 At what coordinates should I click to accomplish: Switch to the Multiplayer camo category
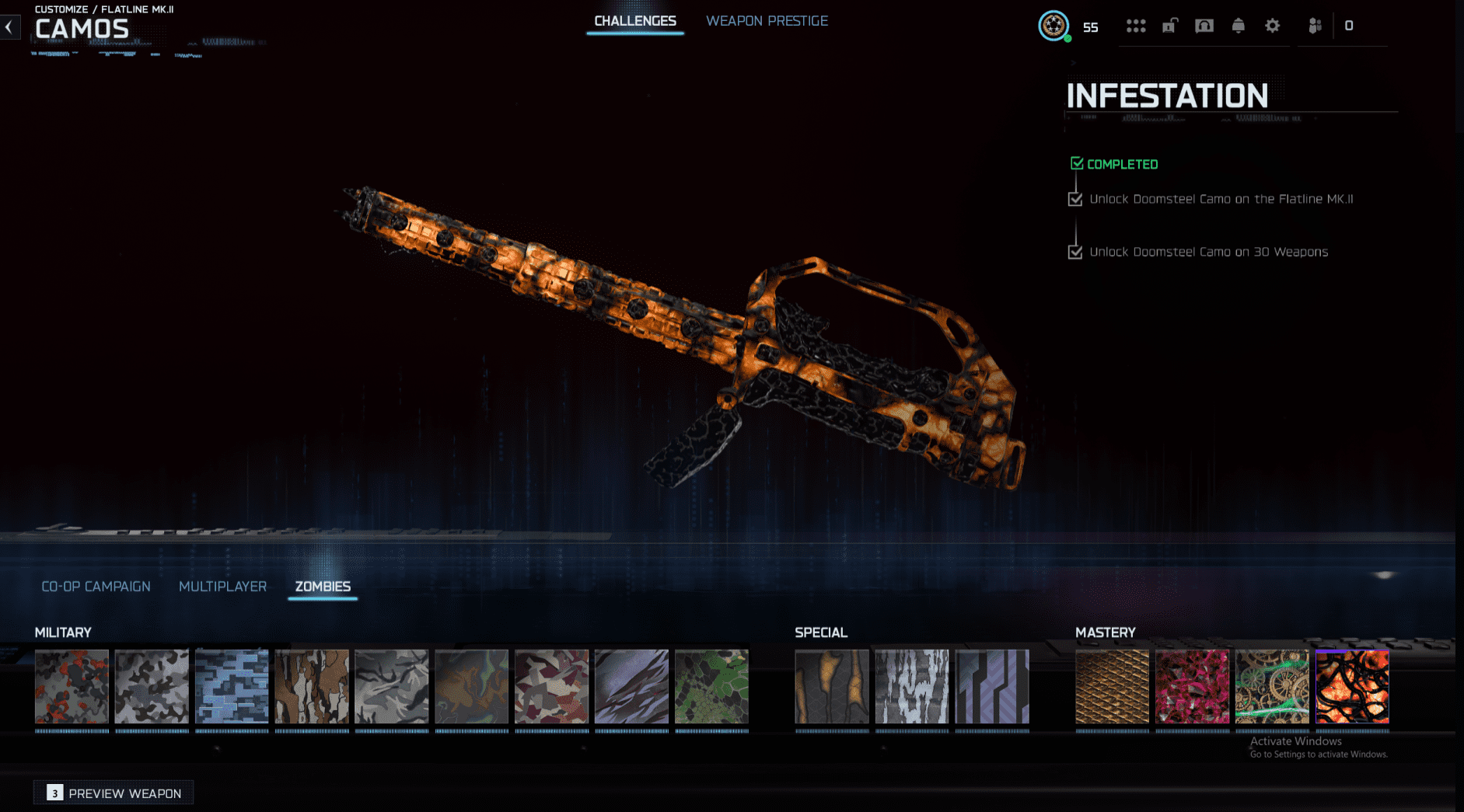click(222, 587)
